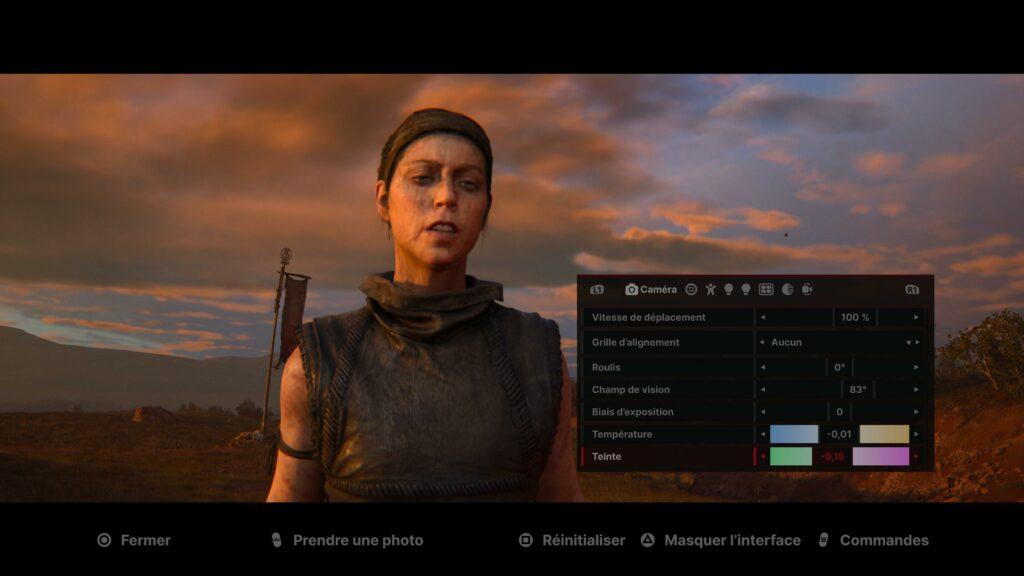The height and width of the screenshot is (576, 1024).
Task: Click the green Teinte swatch
Action: (x=791, y=456)
